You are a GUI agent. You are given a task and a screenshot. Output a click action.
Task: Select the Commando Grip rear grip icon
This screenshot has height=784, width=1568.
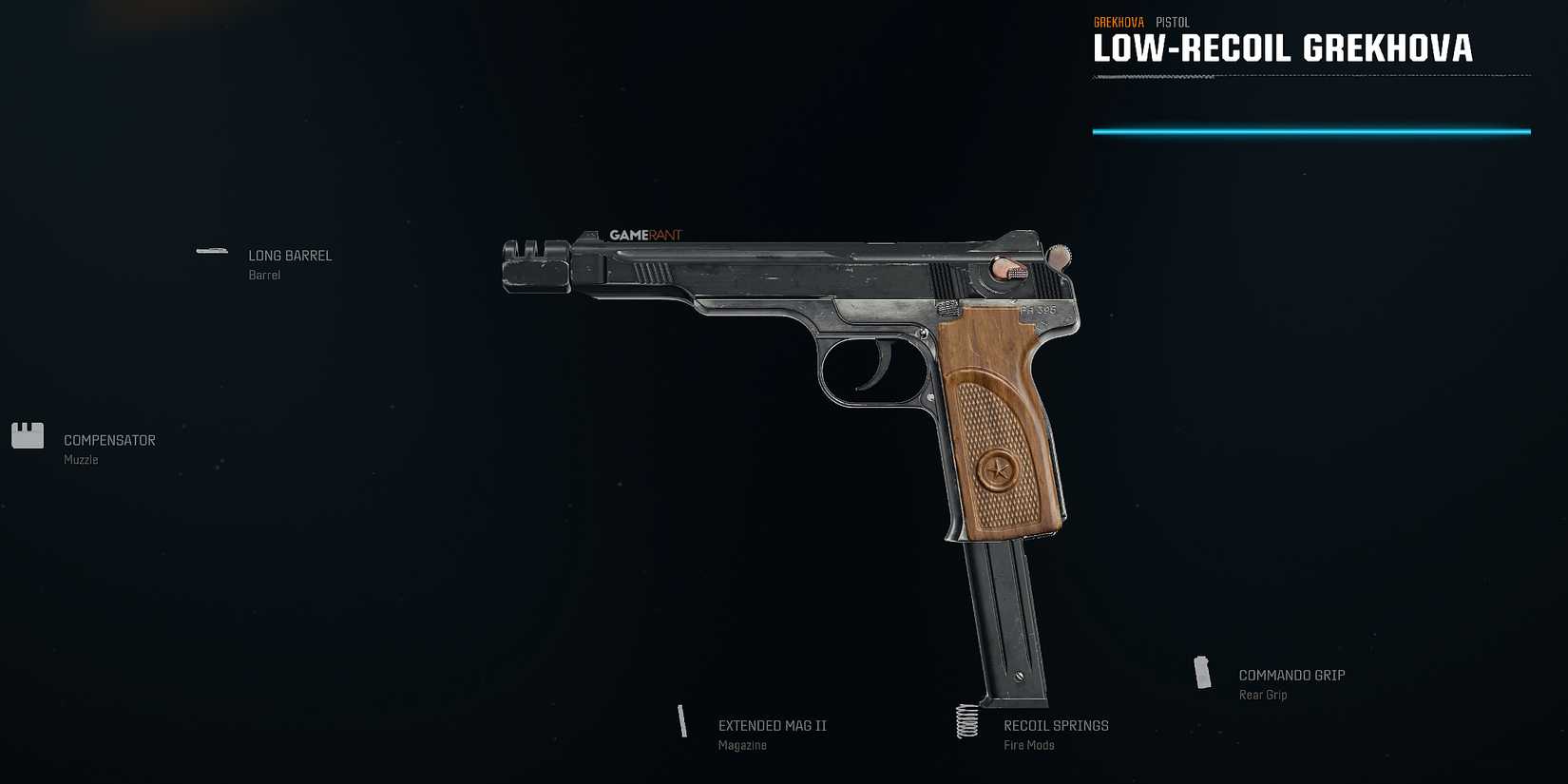1203,674
